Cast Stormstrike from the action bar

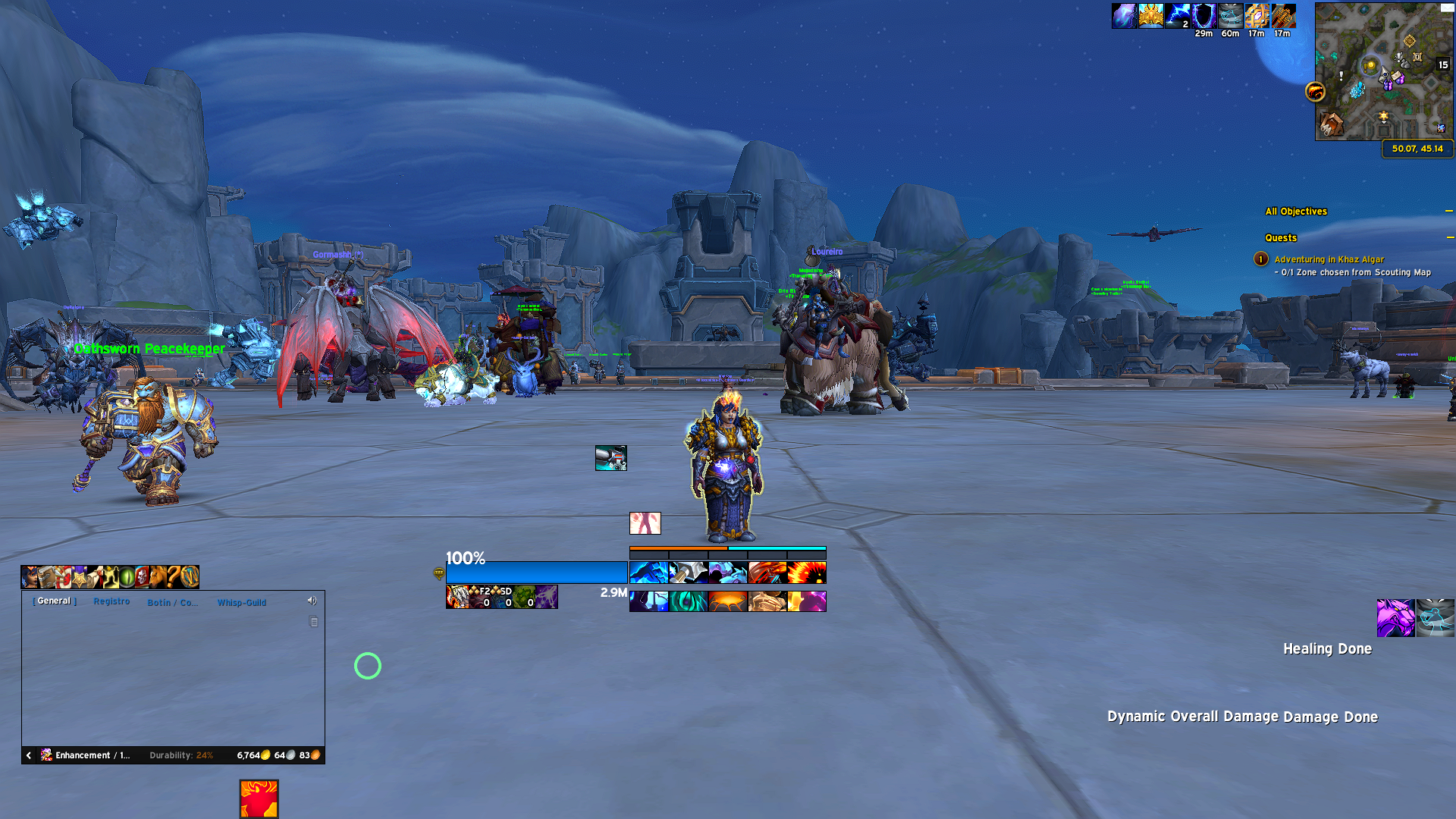click(648, 573)
